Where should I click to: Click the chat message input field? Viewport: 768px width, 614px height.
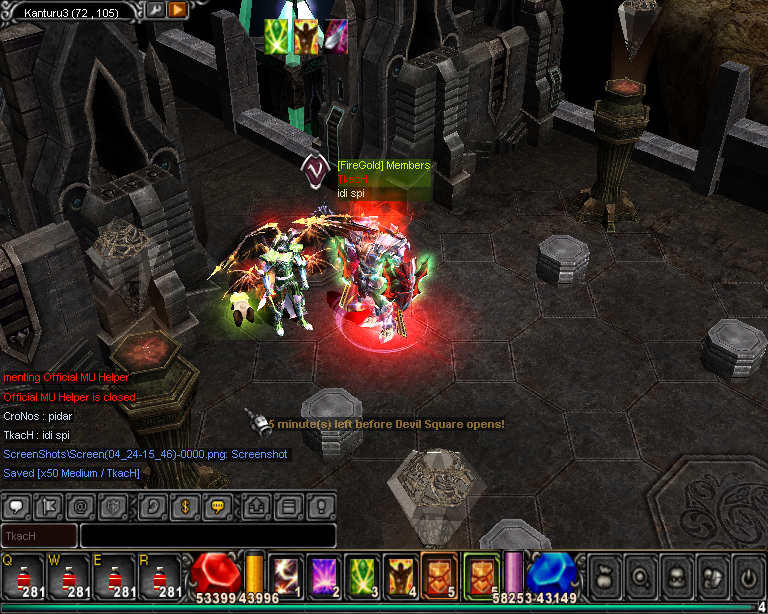click(207, 536)
